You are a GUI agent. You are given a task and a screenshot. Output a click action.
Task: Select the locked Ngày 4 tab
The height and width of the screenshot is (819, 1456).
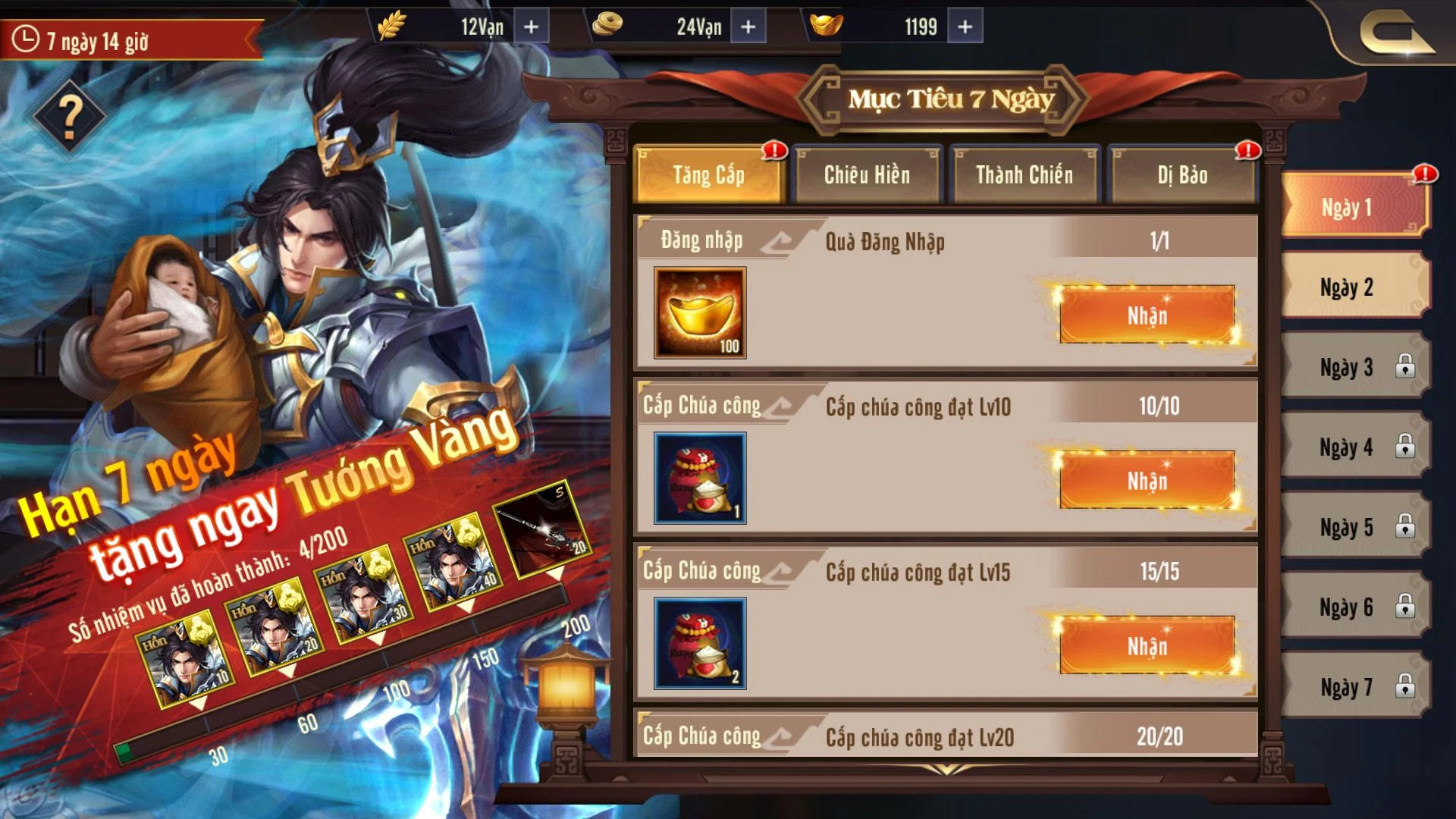[1347, 447]
